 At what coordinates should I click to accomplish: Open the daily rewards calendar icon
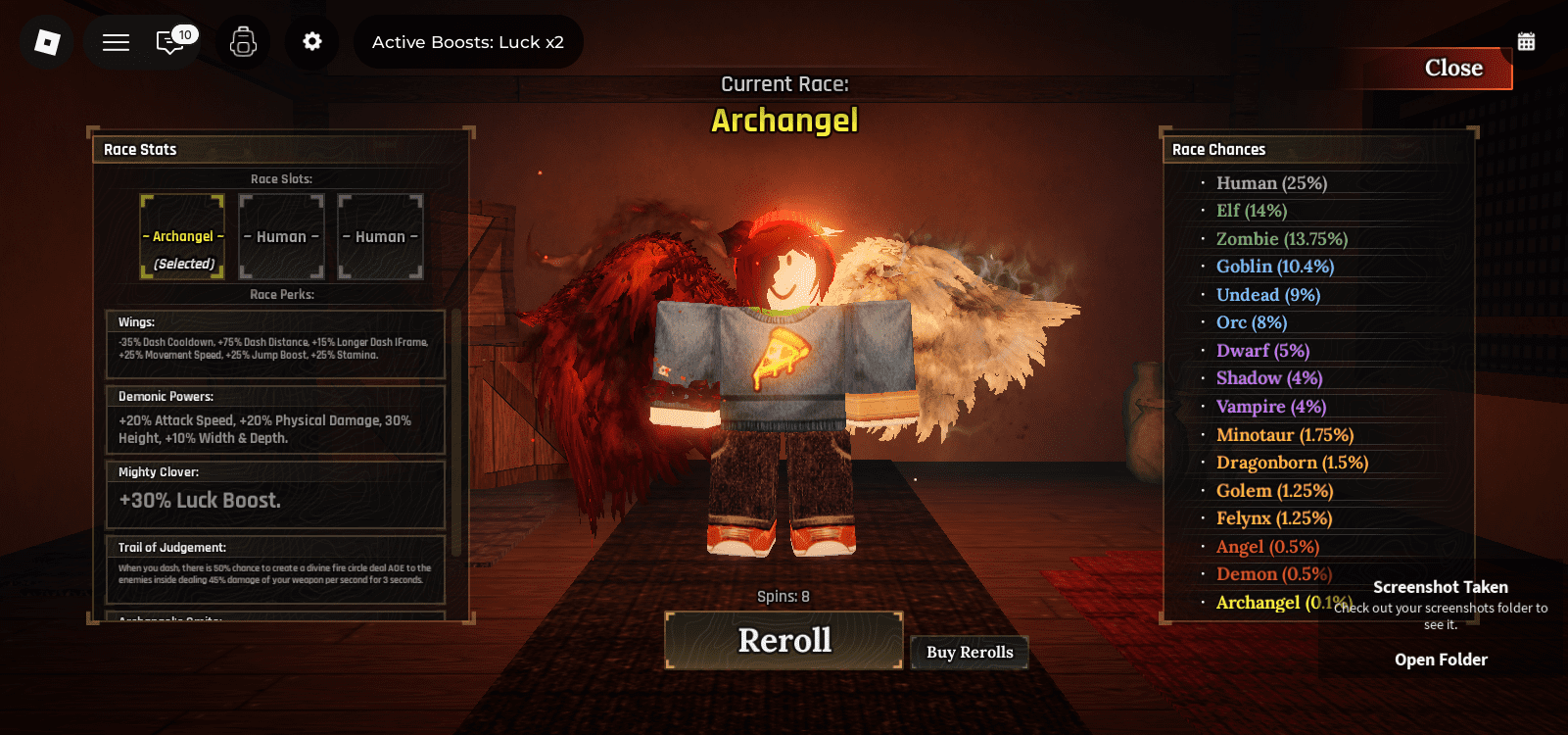click(1529, 41)
